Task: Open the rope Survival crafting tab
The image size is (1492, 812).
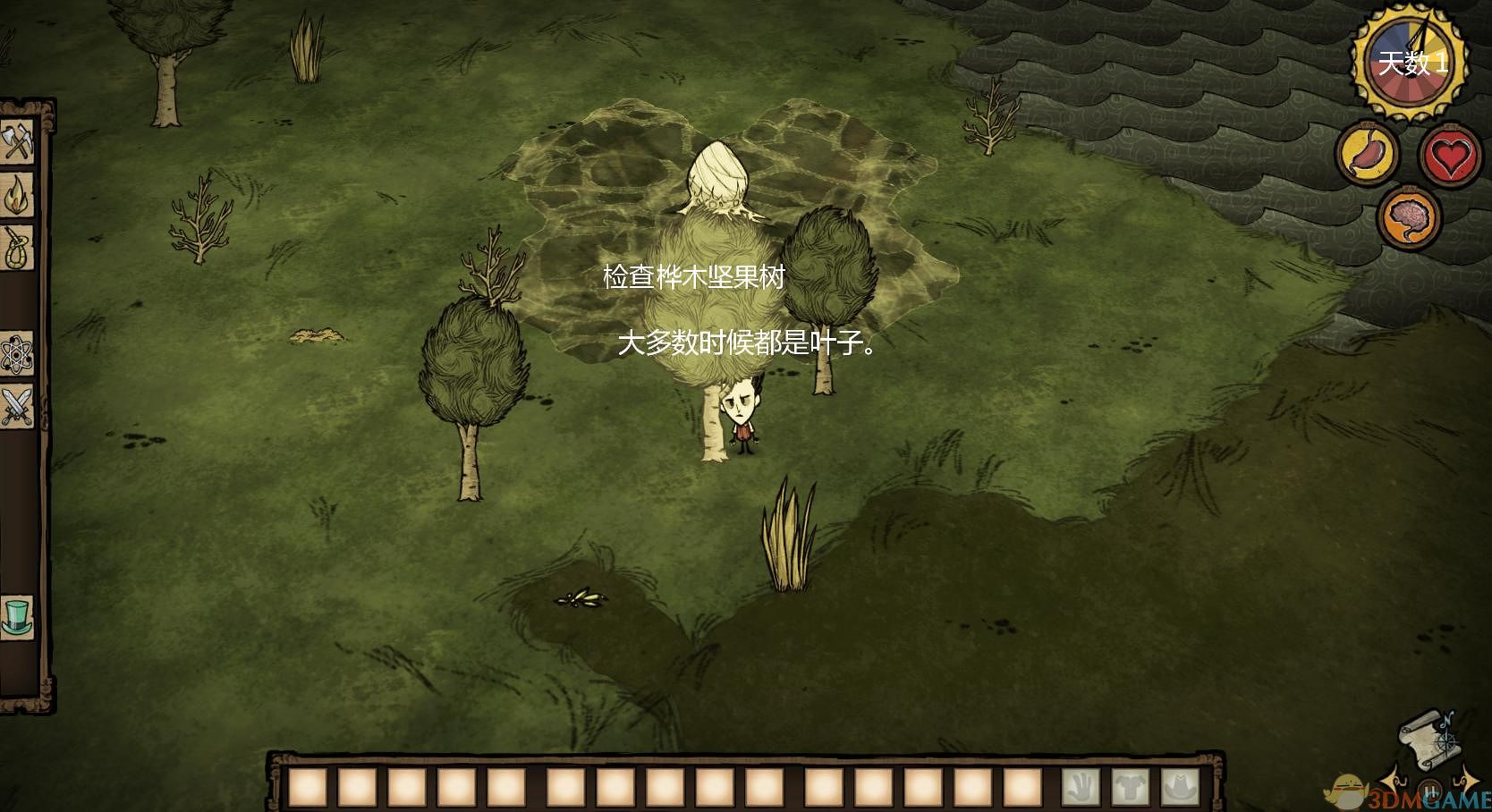Action: pyautogui.click(x=17, y=248)
